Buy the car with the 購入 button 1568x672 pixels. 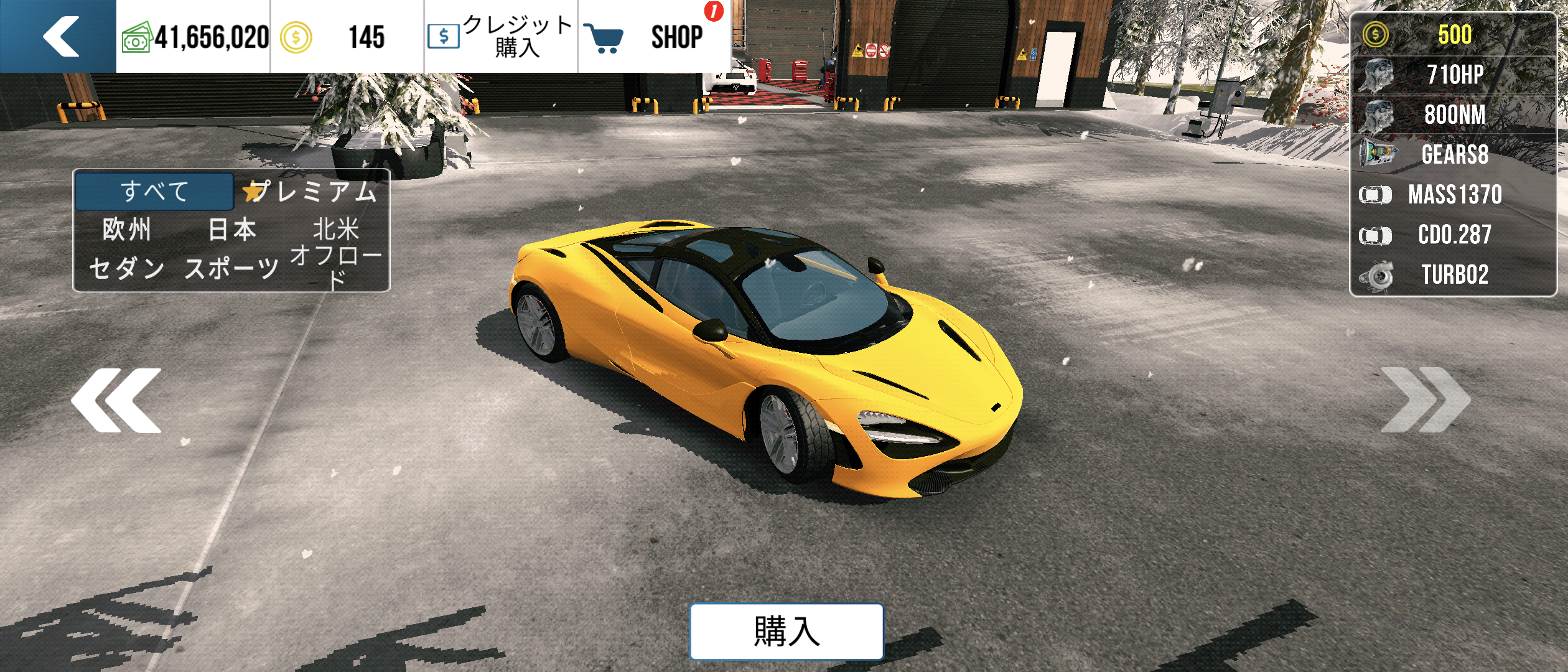click(x=786, y=631)
